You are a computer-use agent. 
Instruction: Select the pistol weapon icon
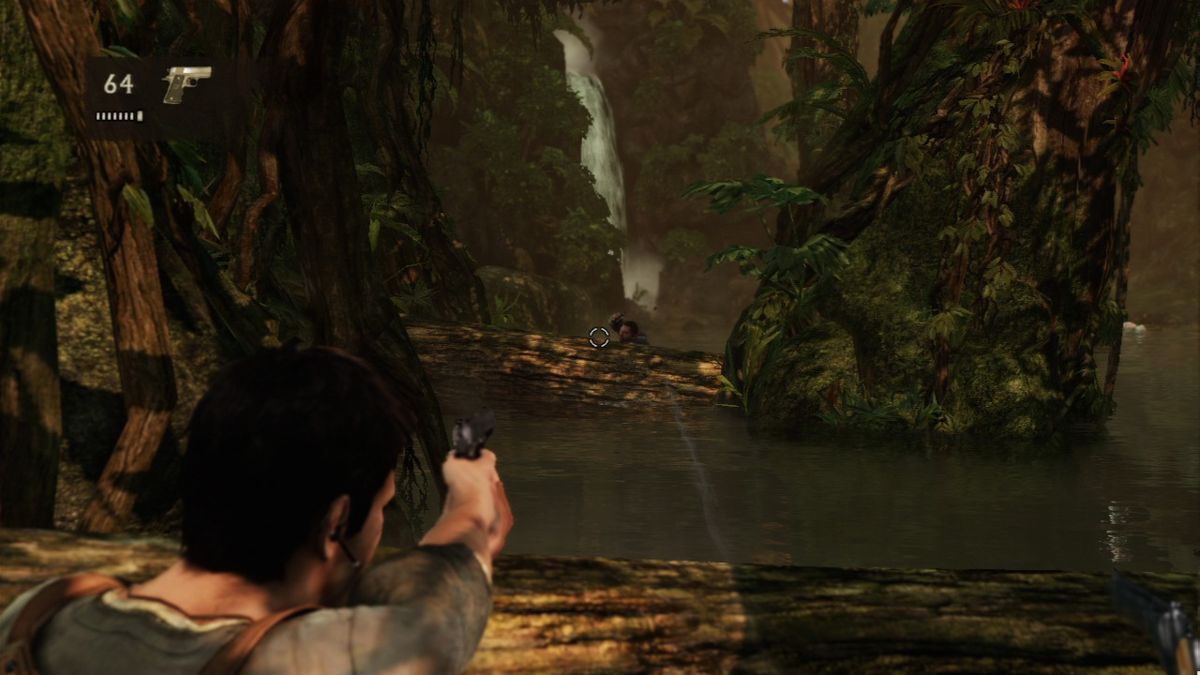point(186,83)
